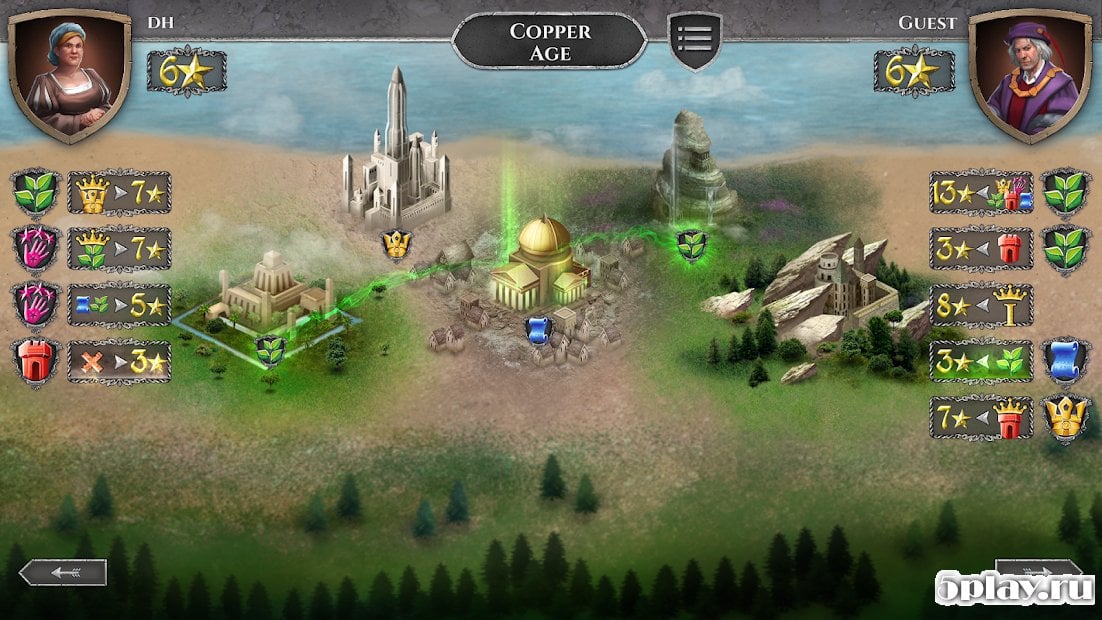The height and width of the screenshot is (620, 1102).
Task: Select Guest's golden crown shield icon
Action: 1065,417
